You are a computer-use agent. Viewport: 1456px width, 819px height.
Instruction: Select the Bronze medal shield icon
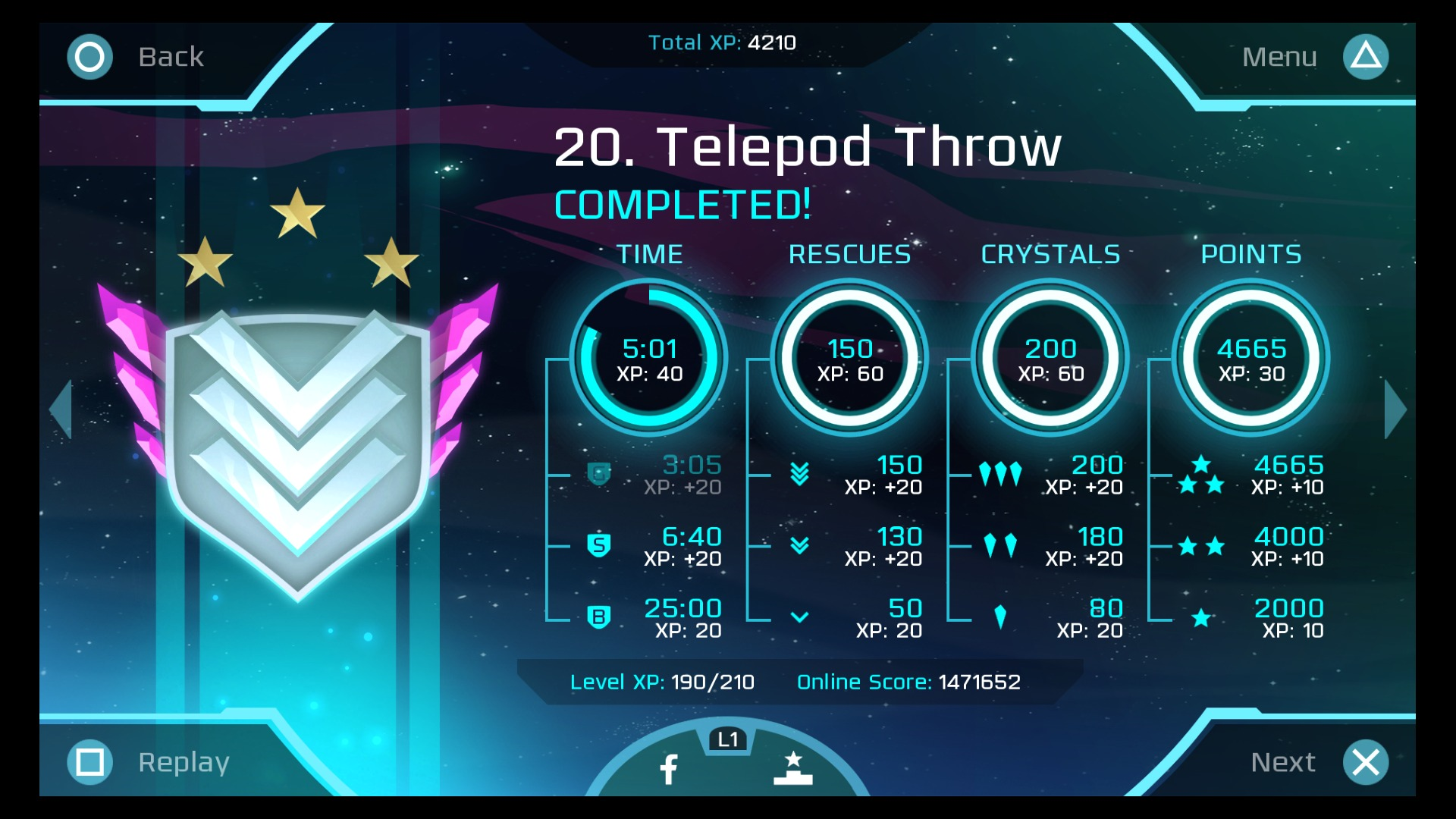[599, 618]
